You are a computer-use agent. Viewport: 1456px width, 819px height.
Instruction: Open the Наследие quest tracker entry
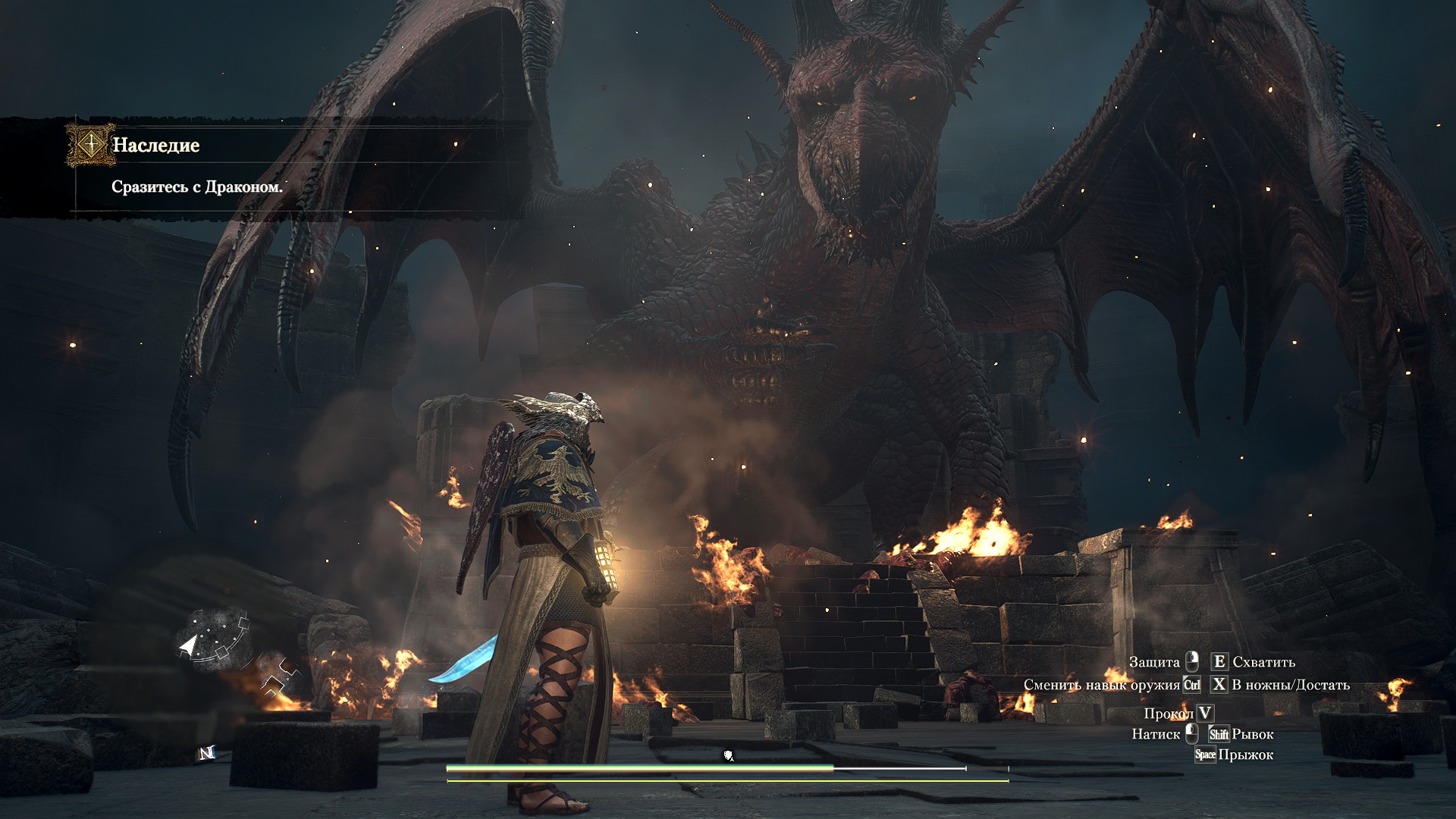click(x=156, y=145)
